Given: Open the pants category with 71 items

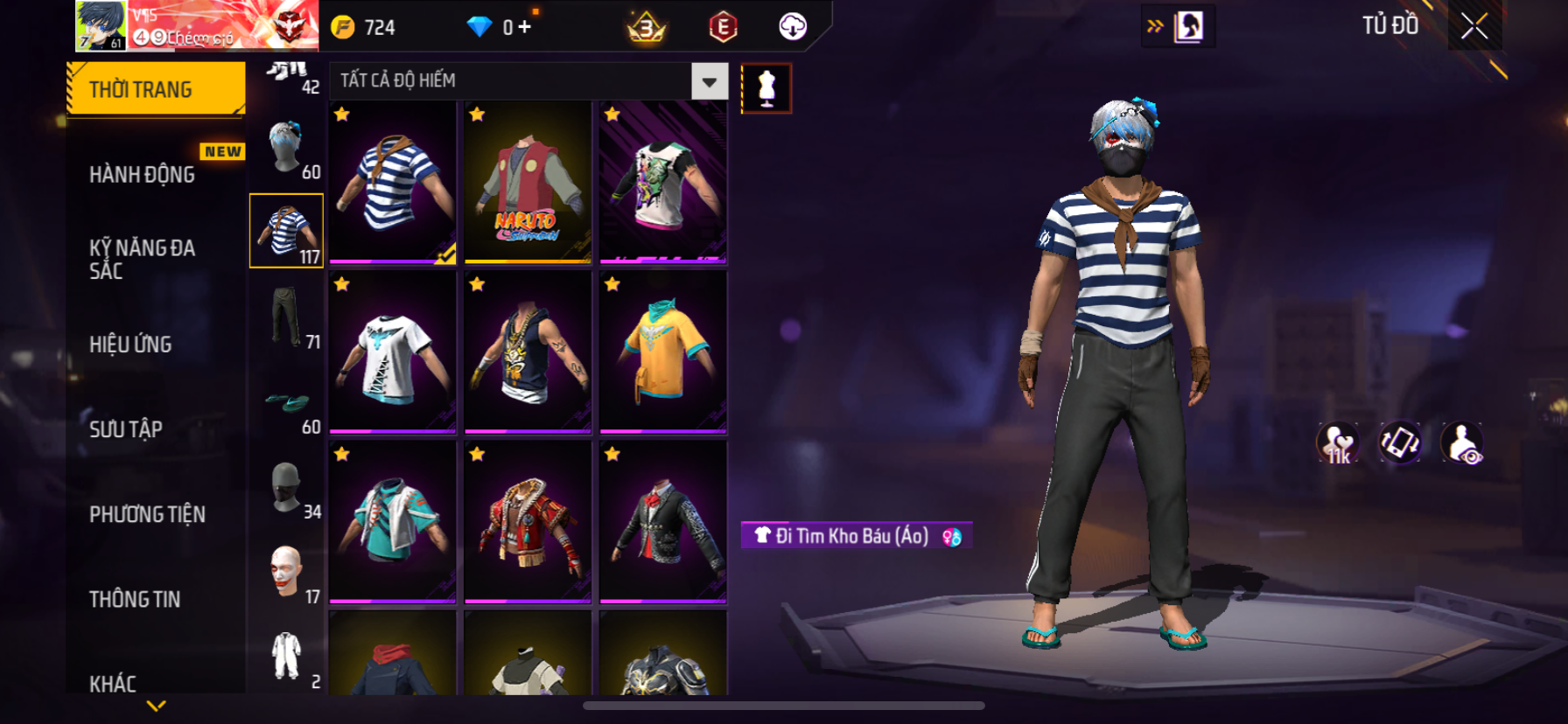Looking at the screenshot, I should 287,317.
